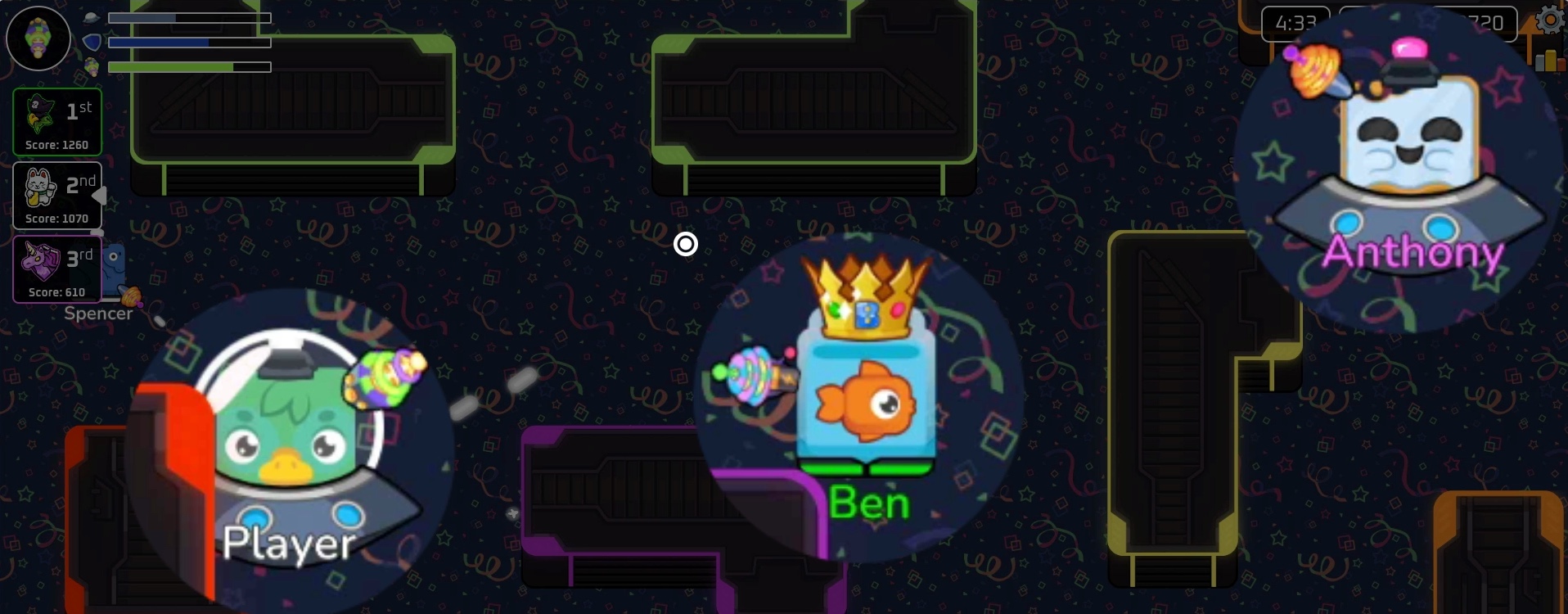This screenshot has height=614, width=1568.
Task: Select the blue shield icon next to the bar
Action: [x=92, y=43]
